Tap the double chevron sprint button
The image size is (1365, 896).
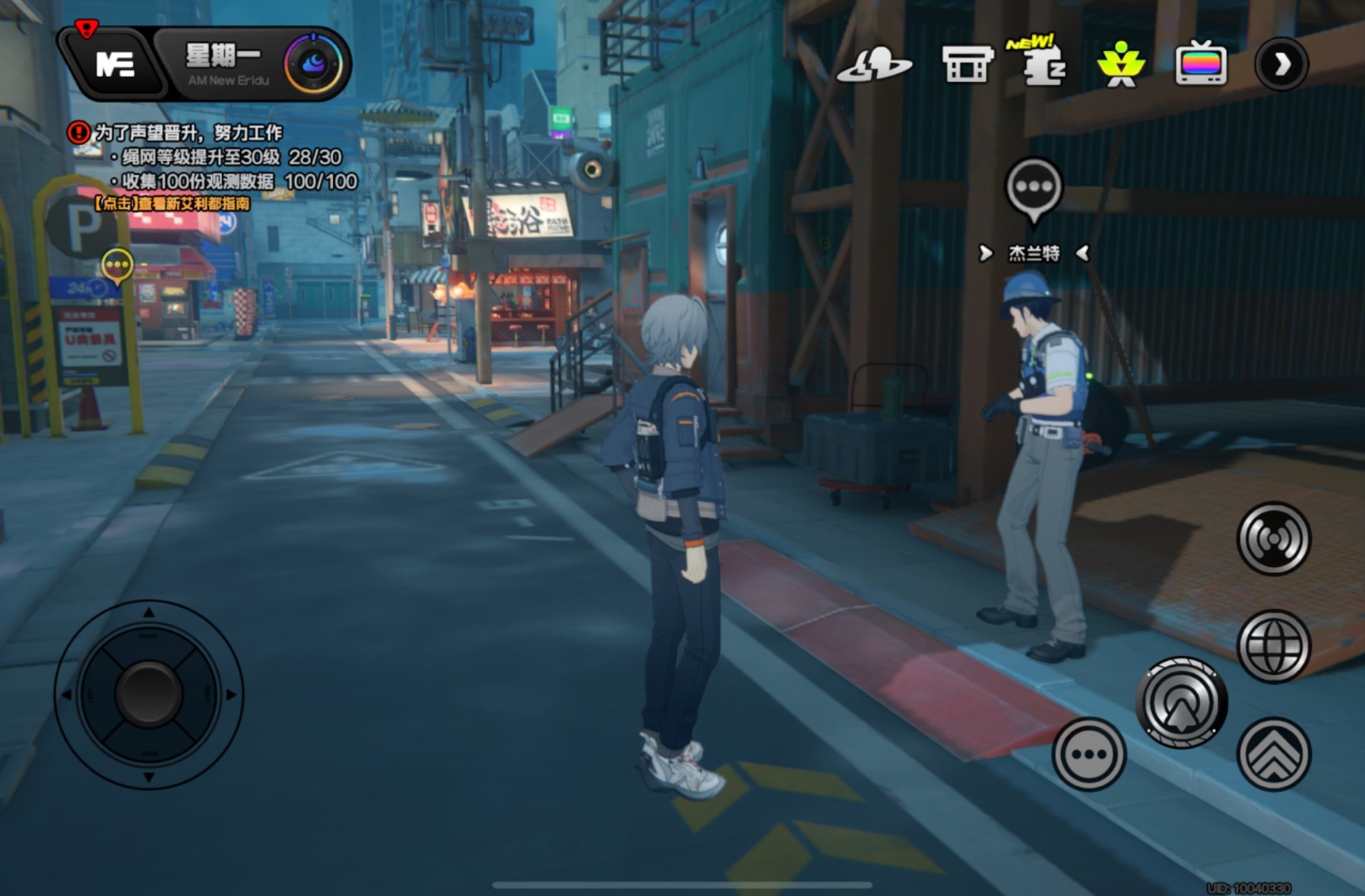coord(1273,754)
